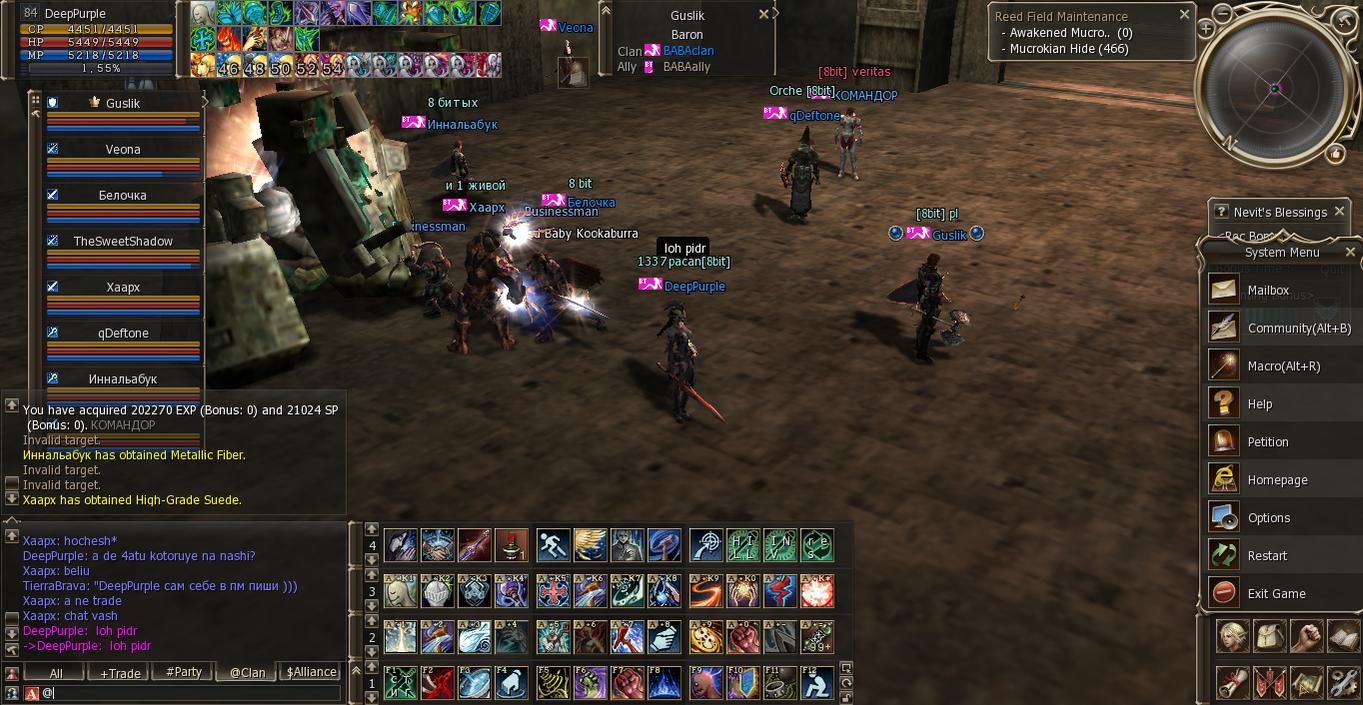
Task: Choose Restart in System Menu
Action: (x=1267, y=556)
